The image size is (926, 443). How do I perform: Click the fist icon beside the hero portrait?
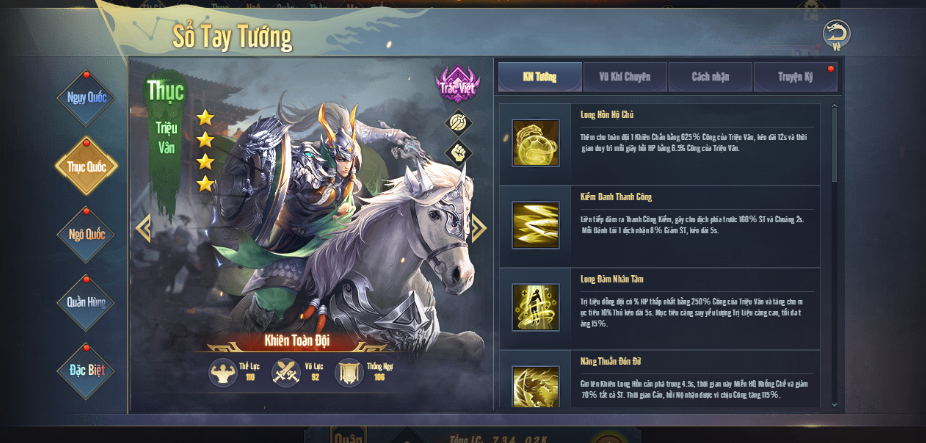click(x=458, y=153)
